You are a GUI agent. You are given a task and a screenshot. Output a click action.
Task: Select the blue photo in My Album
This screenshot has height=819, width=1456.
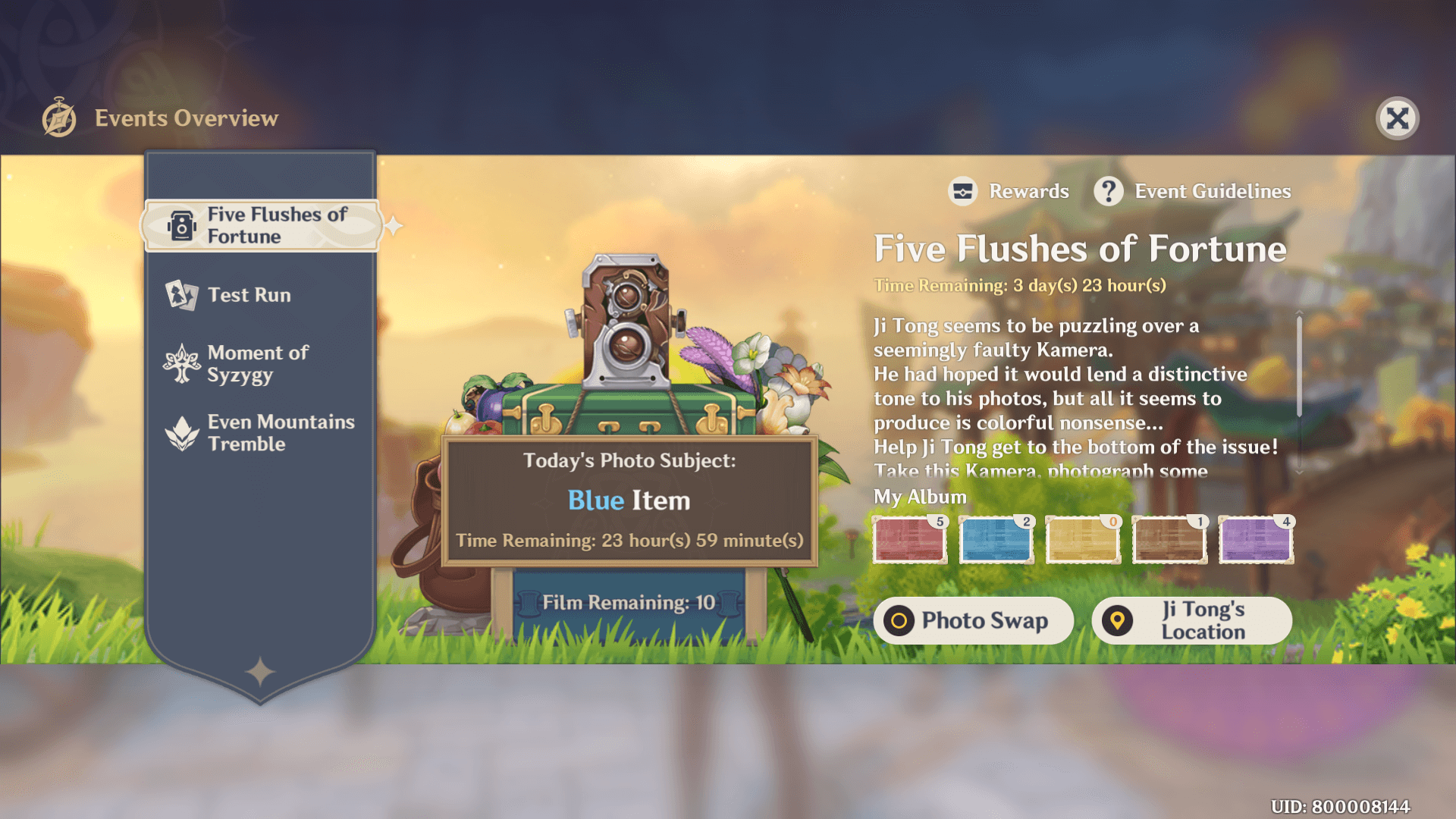point(996,540)
